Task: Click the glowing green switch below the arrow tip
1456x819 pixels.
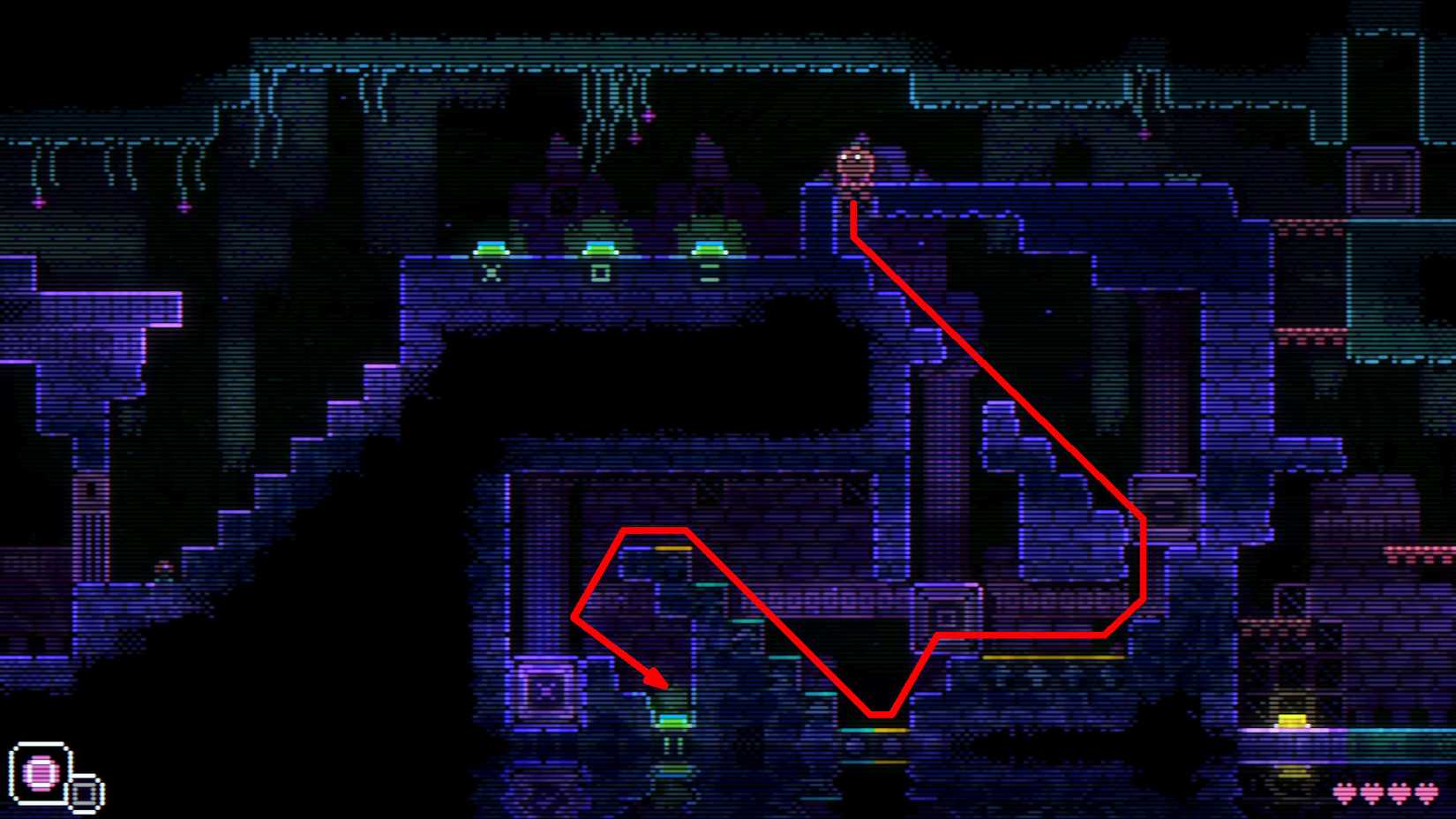Action: [672, 721]
